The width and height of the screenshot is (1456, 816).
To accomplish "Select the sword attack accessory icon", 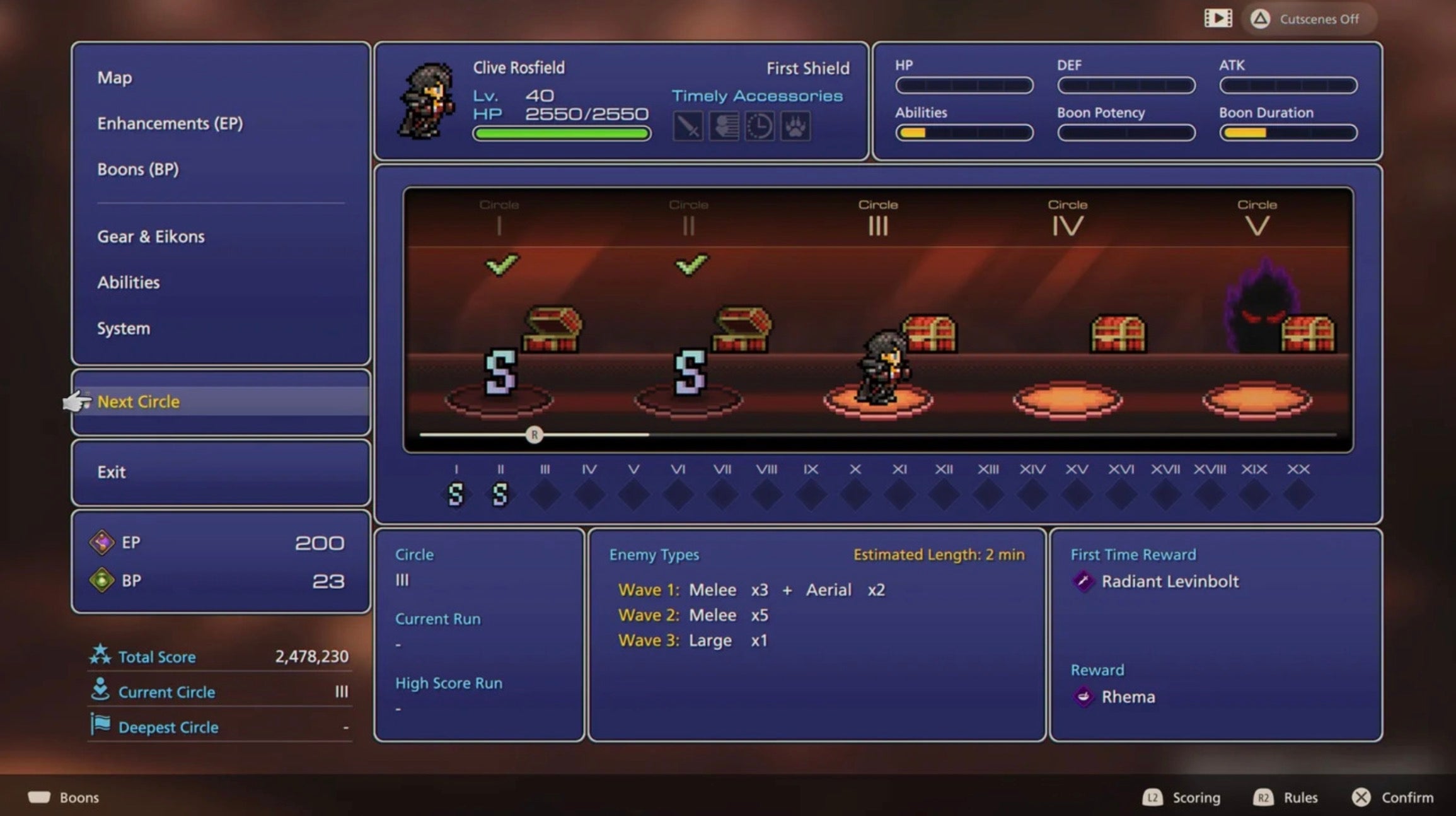I will point(688,126).
